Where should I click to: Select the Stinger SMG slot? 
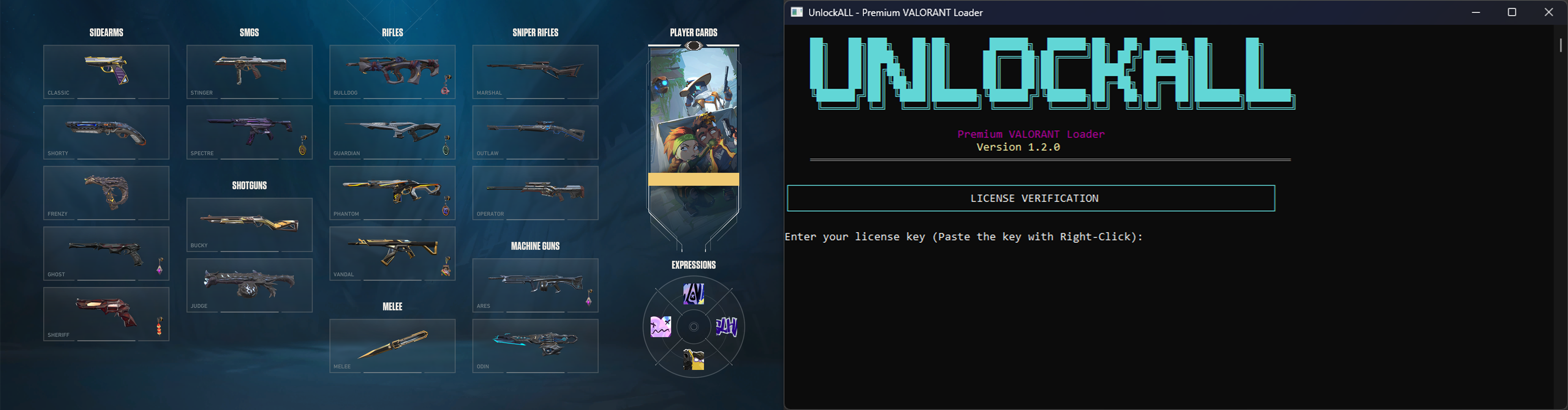click(249, 71)
